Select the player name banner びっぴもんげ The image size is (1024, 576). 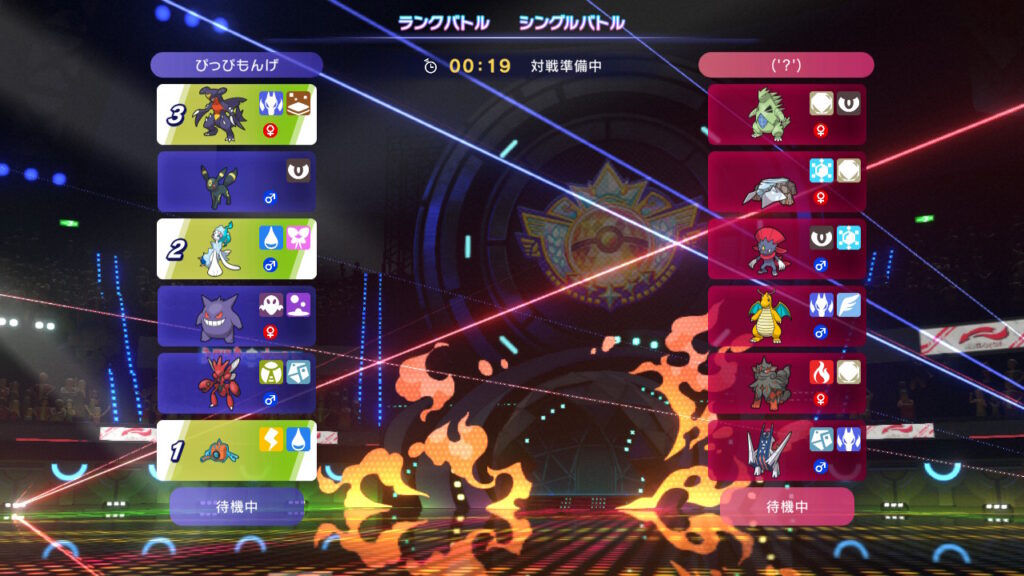(237, 65)
